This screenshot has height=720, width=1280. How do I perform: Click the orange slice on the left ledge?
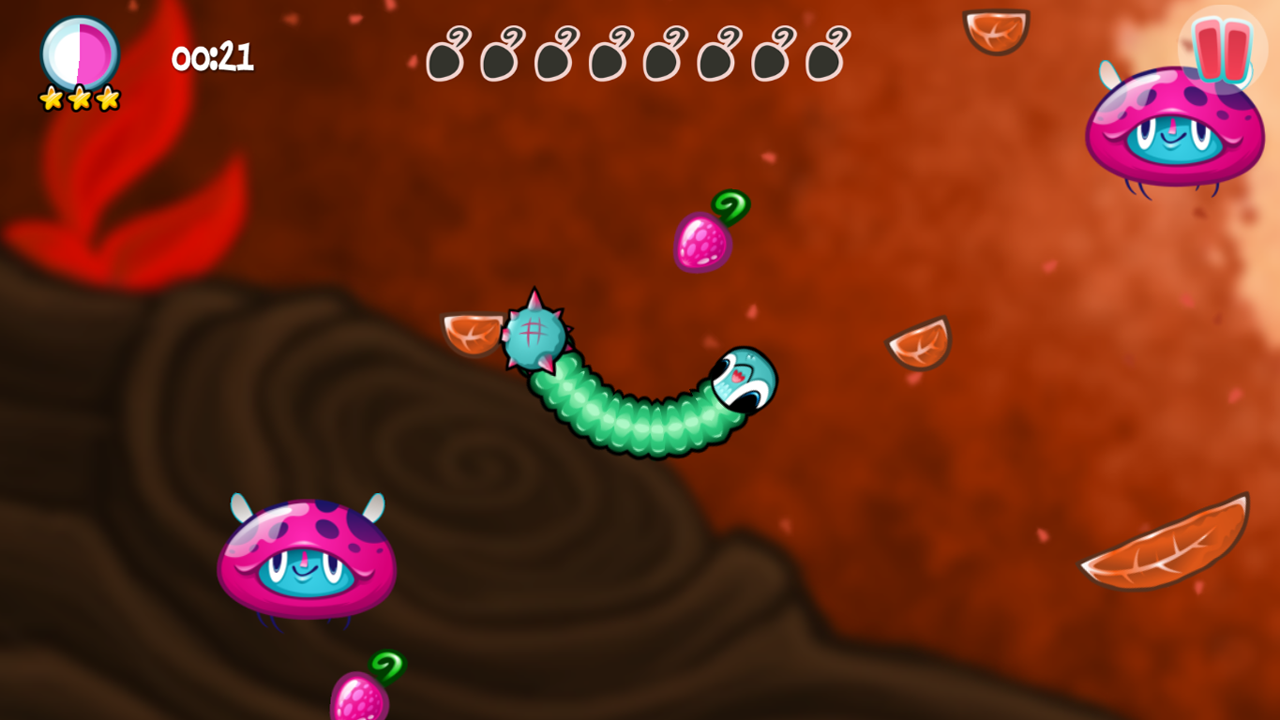[470, 333]
